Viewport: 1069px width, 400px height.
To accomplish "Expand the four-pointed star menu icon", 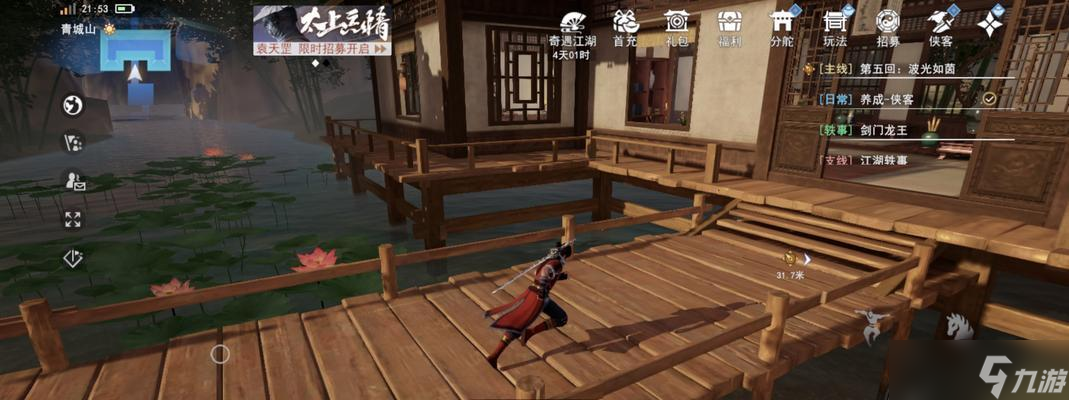I will [990, 23].
